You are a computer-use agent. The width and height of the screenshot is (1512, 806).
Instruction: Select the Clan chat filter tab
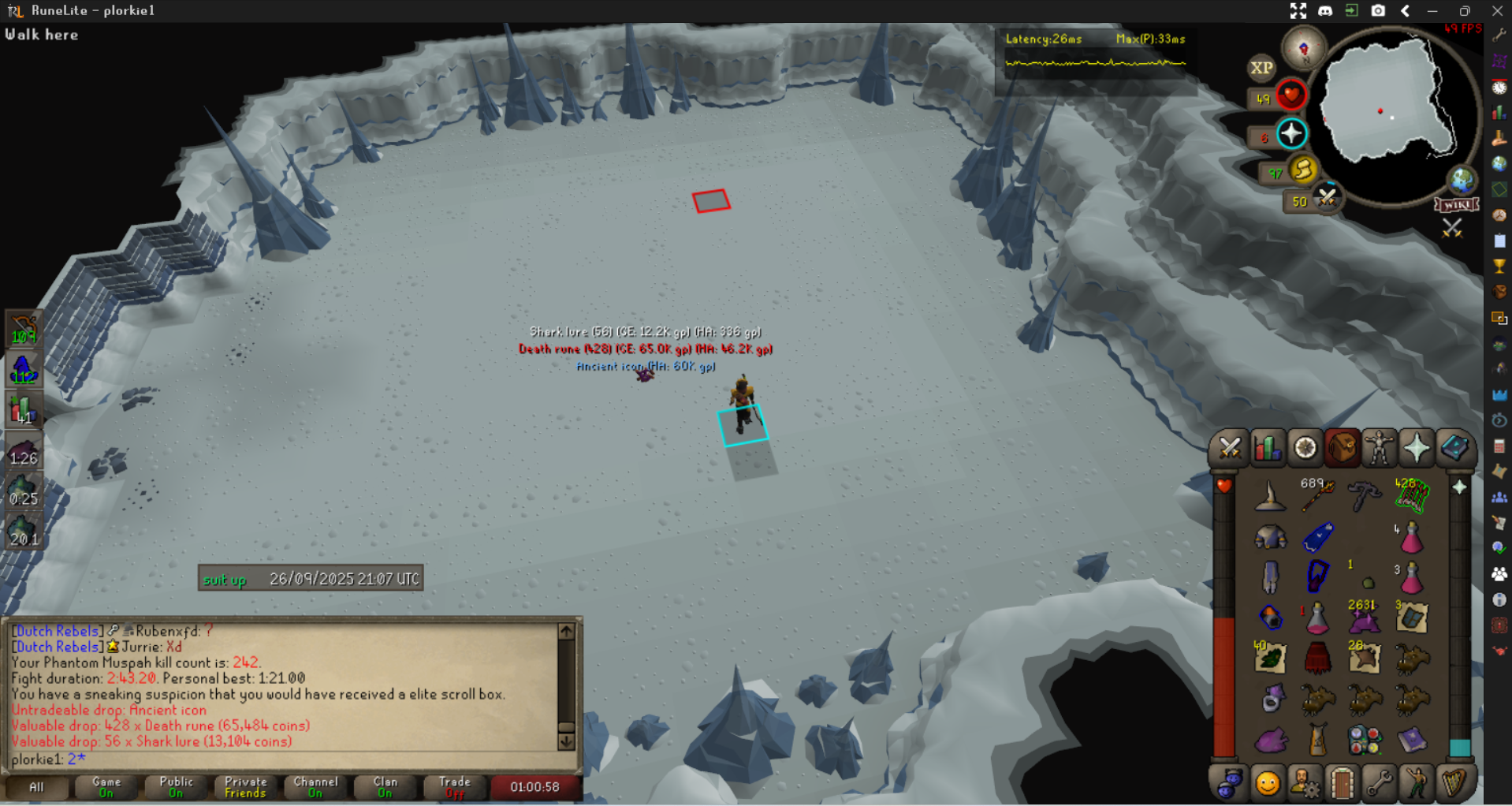(x=385, y=786)
